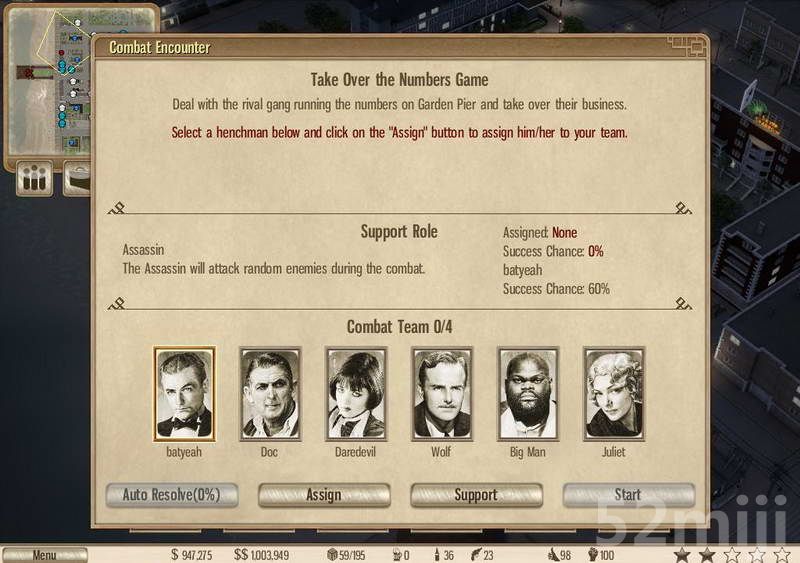800x563 pixels.
Task: Start the combat encounter
Action: tap(628, 495)
